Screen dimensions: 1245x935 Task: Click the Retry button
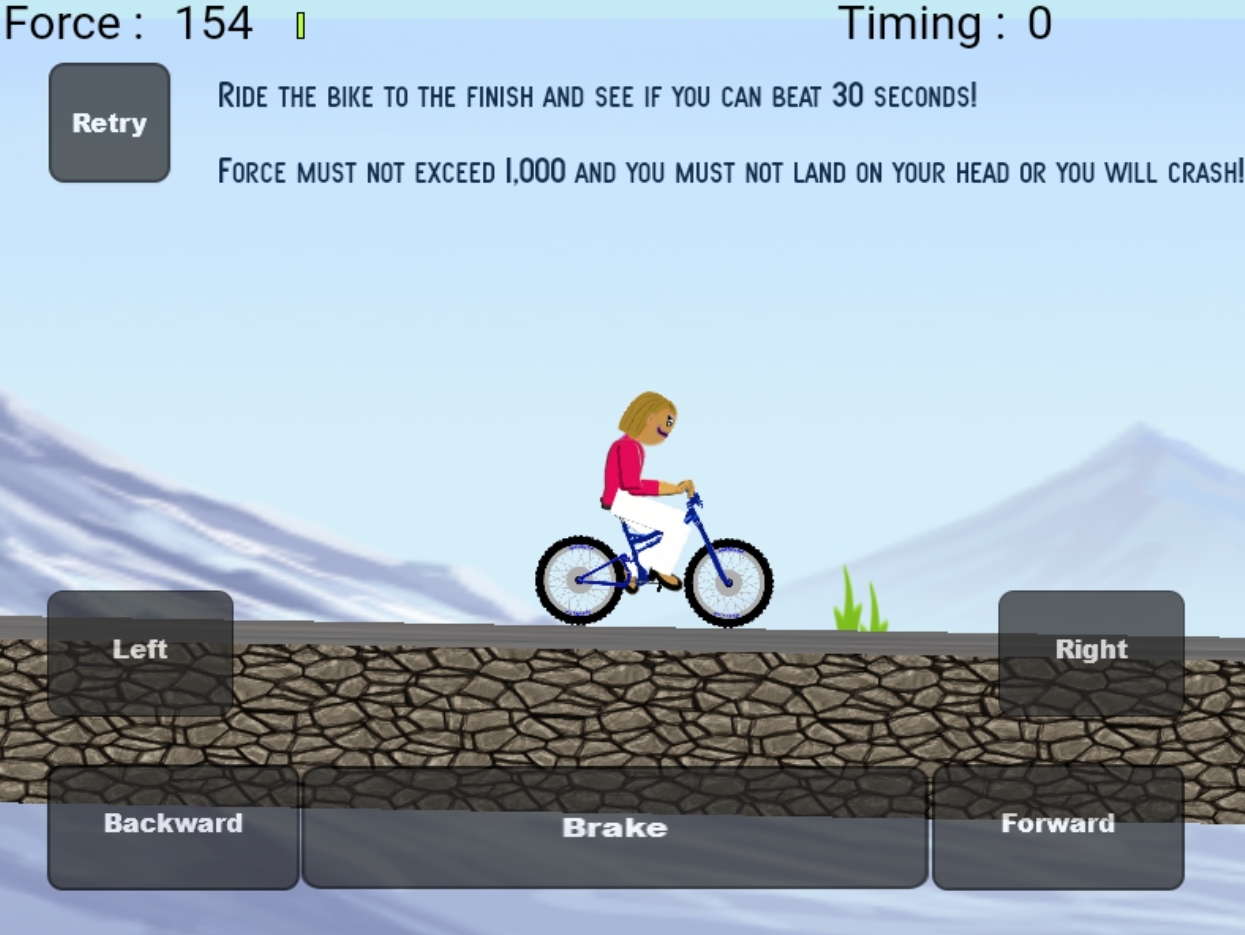109,123
